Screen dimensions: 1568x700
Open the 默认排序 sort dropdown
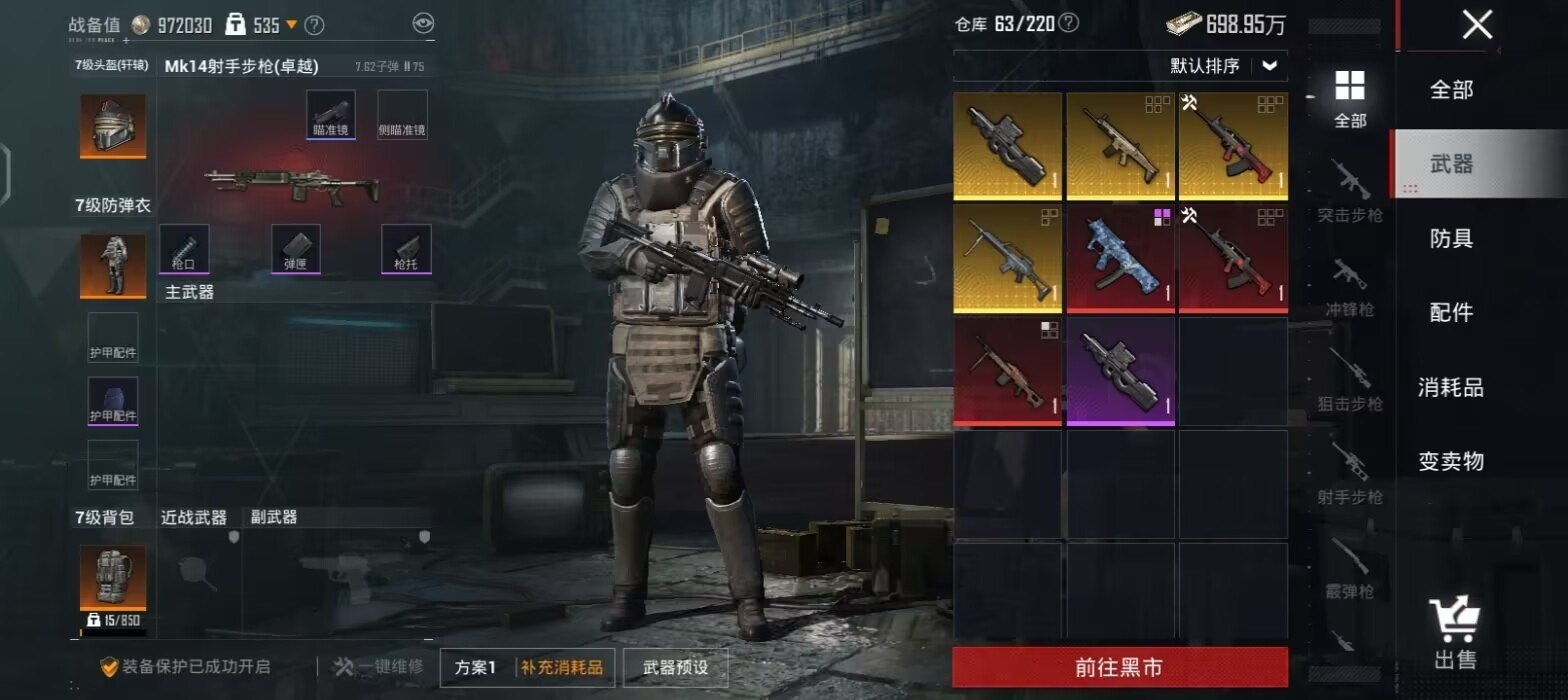[x=1223, y=66]
